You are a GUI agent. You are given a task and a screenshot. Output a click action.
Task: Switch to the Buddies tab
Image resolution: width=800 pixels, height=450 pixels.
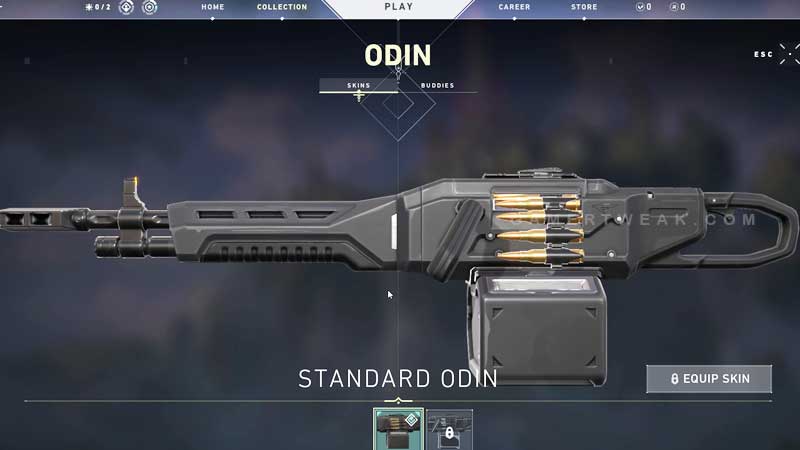437,85
